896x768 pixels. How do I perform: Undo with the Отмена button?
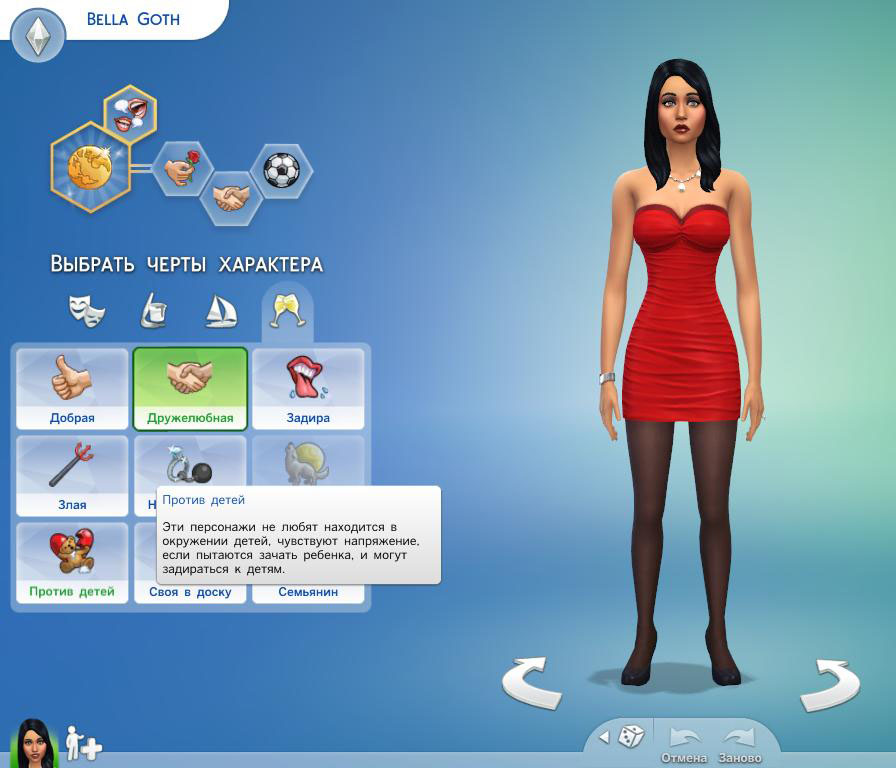[684, 743]
